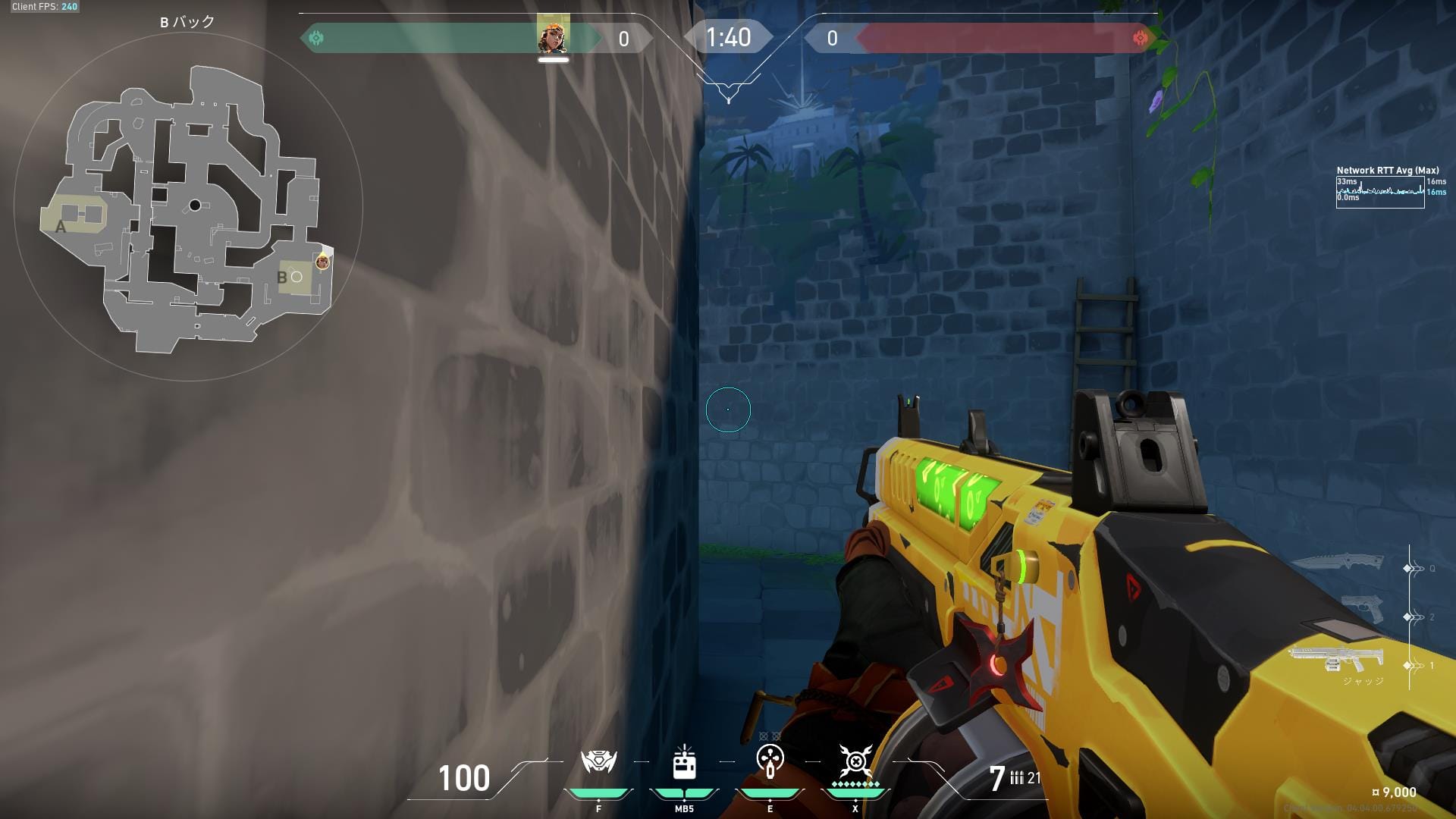The width and height of the screenshot is (1456, 819).
Task: Select the Judge shotgun in weapon list
Action: tap(1335, 658)
